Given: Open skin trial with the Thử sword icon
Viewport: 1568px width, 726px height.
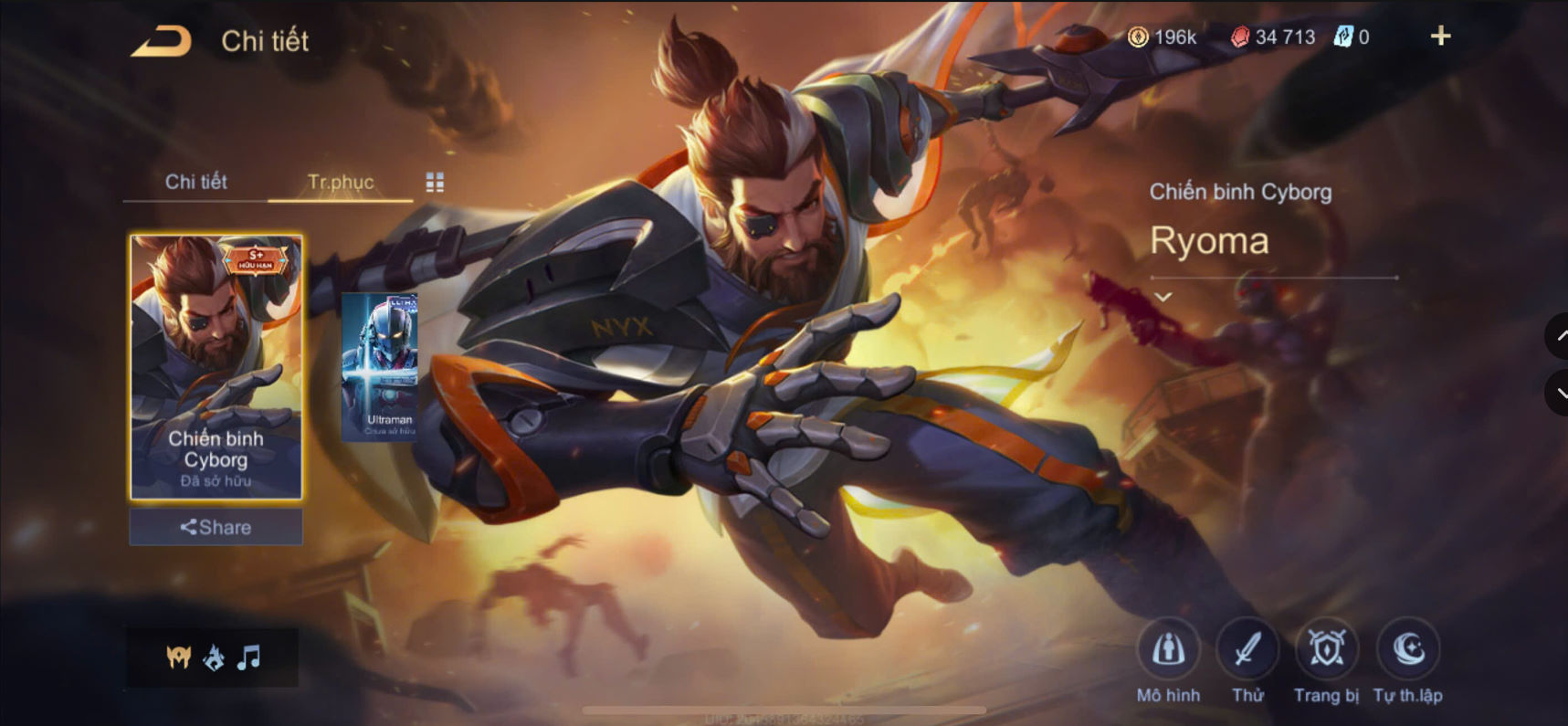Looking at the screenshot, I should point(1248,648).
